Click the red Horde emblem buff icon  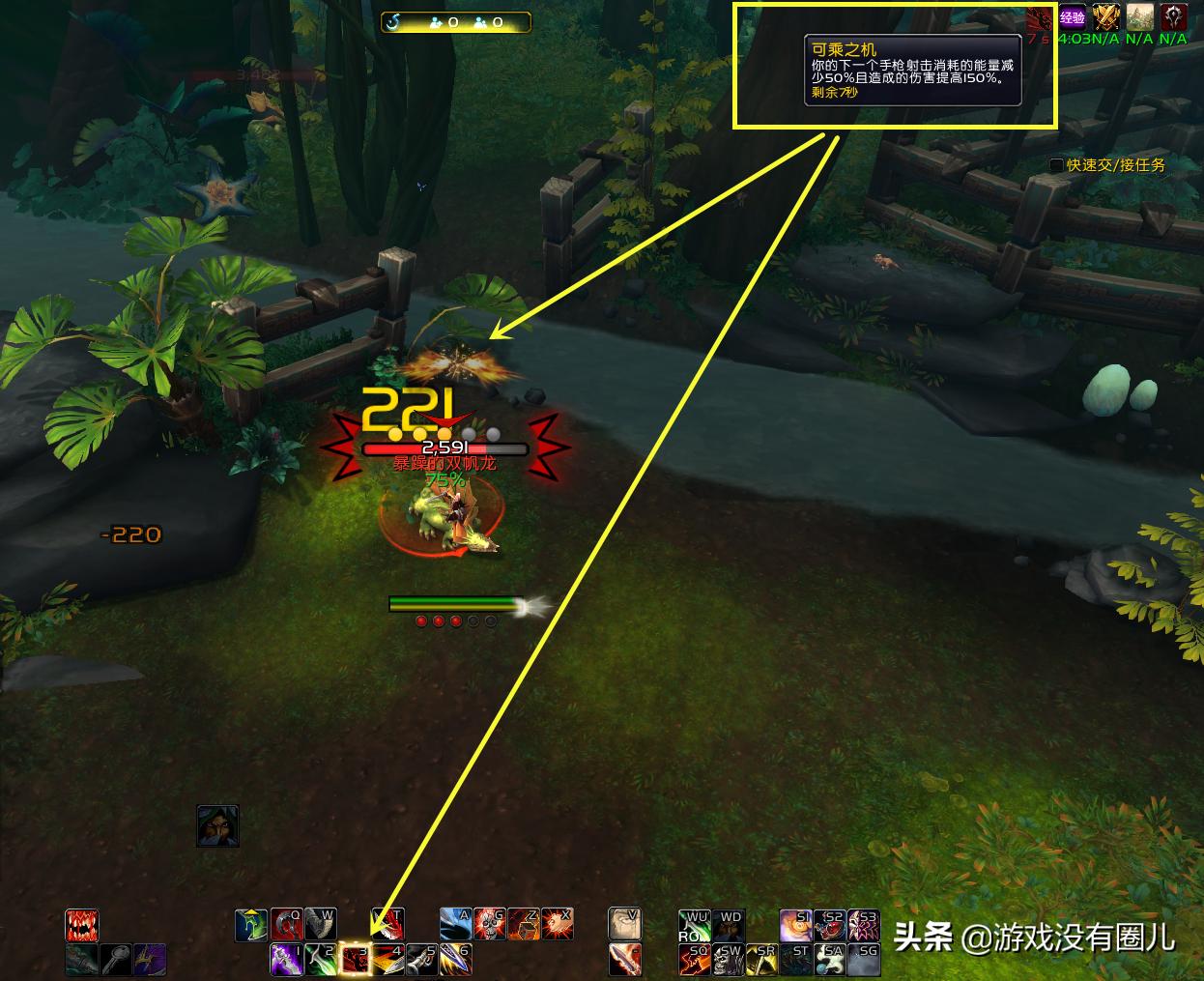[1173, 16]
